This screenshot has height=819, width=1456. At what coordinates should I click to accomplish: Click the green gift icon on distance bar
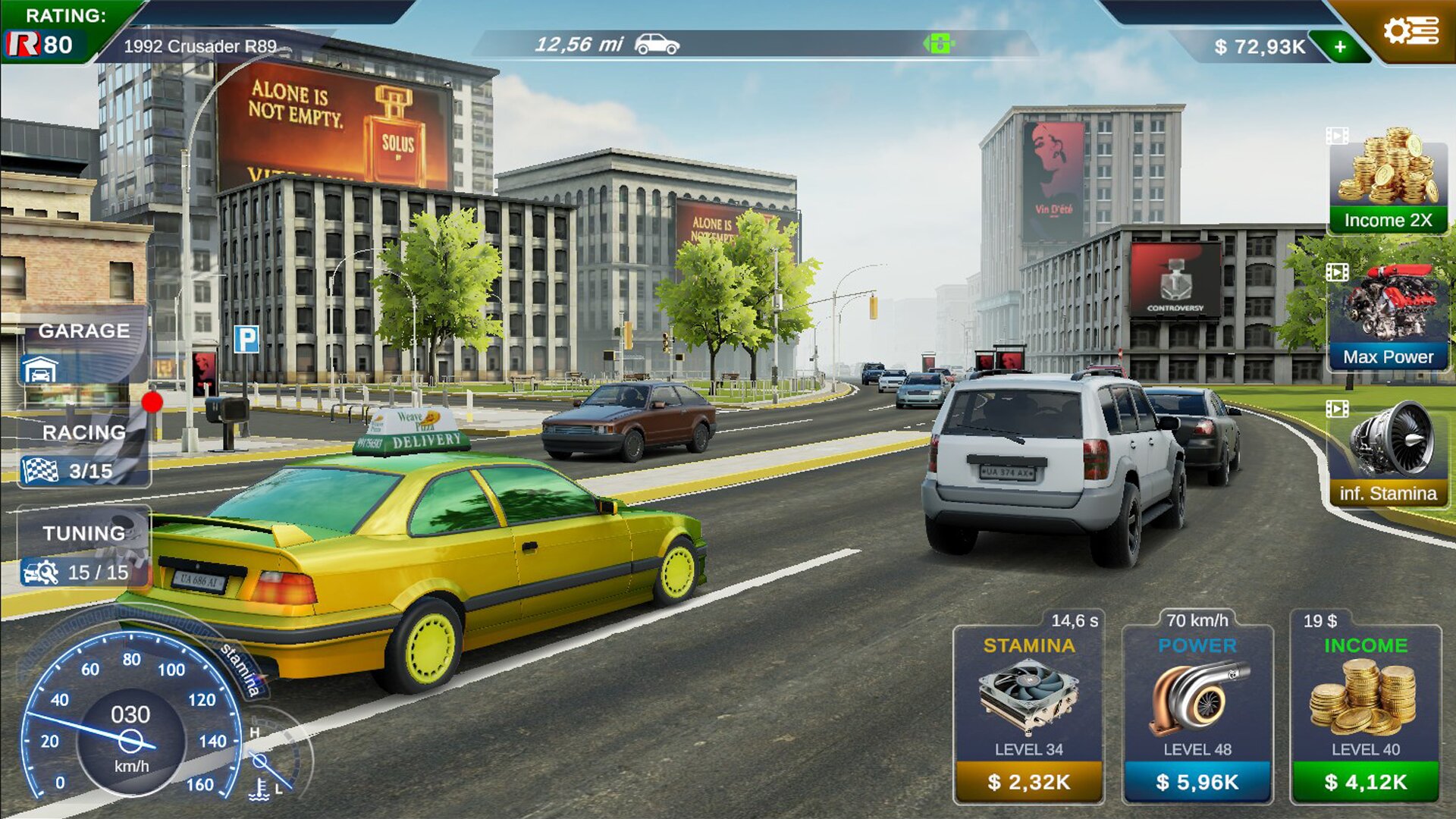pyautogui.click(x=939, y=44)
